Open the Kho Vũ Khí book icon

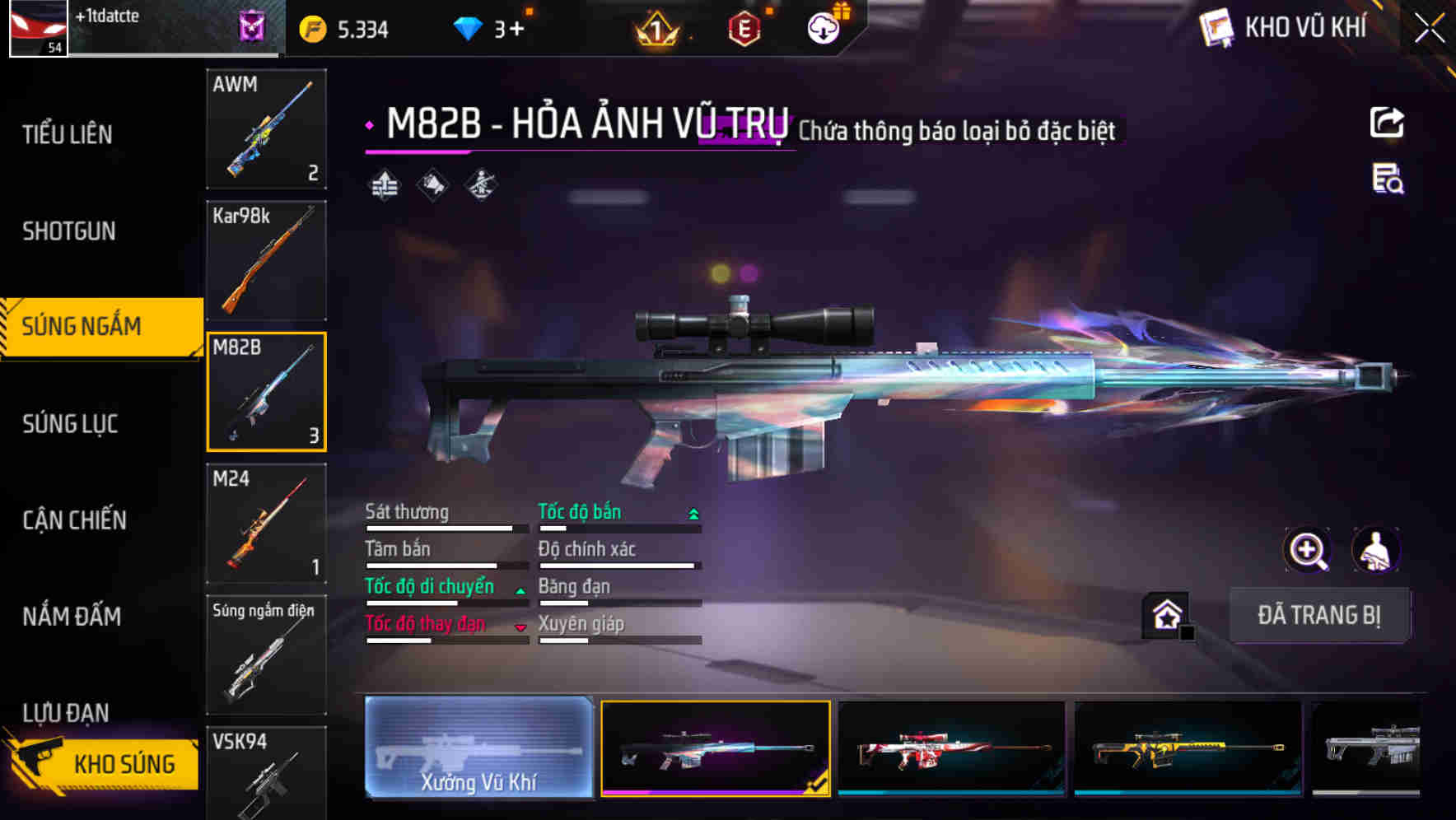point(1215,26)
